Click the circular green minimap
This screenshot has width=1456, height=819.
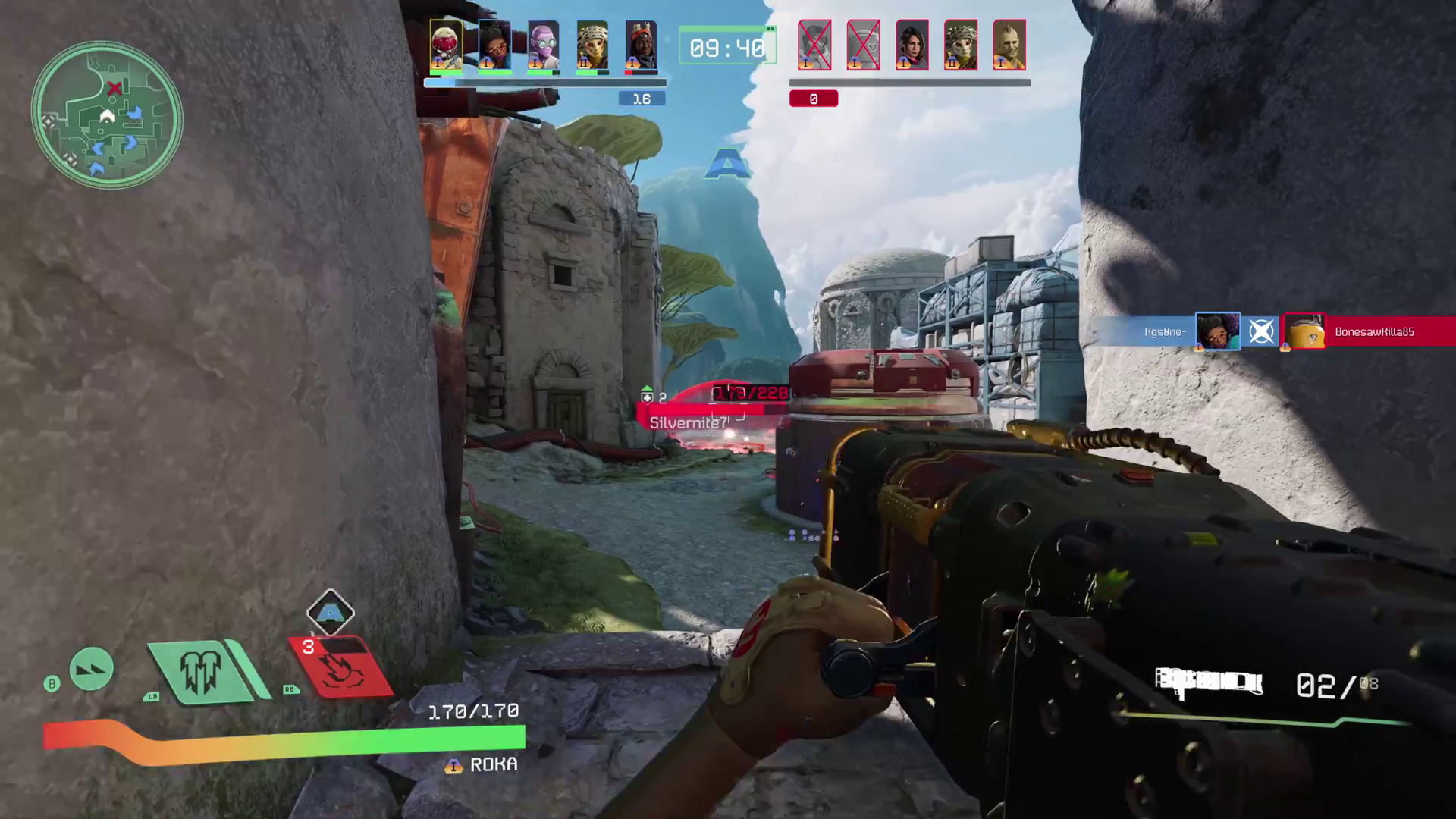[106, 116]
